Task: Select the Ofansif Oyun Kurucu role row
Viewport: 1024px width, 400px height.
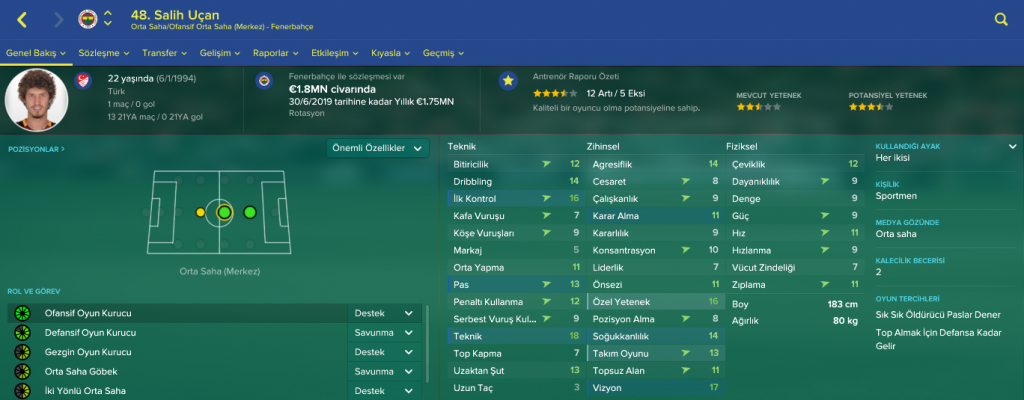Action: (180, 313)
